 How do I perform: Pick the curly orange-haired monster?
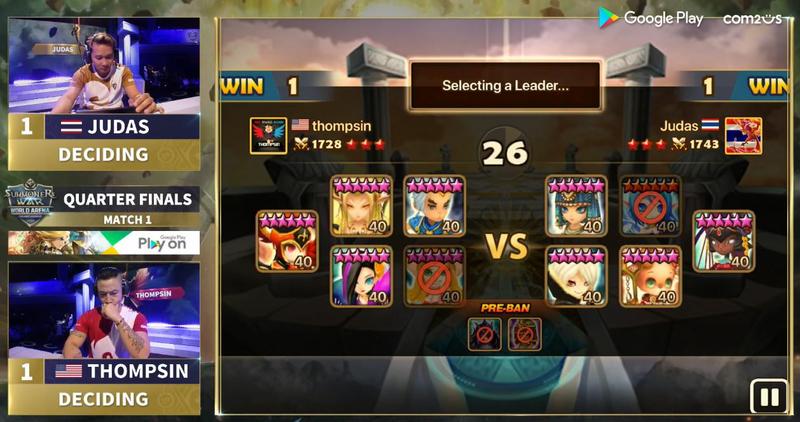650,275
